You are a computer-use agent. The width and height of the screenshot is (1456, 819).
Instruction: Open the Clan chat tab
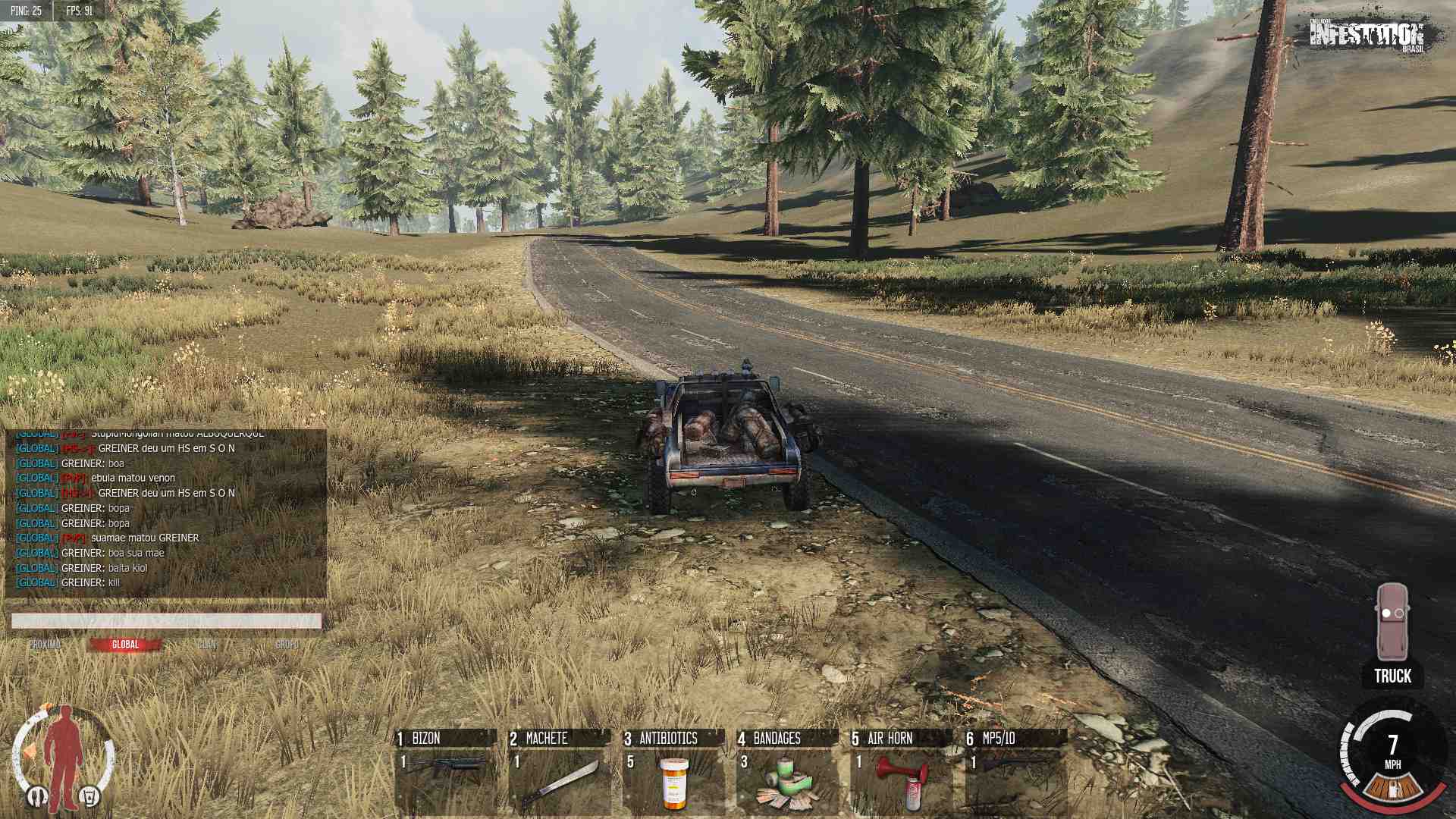coord(207,645)
